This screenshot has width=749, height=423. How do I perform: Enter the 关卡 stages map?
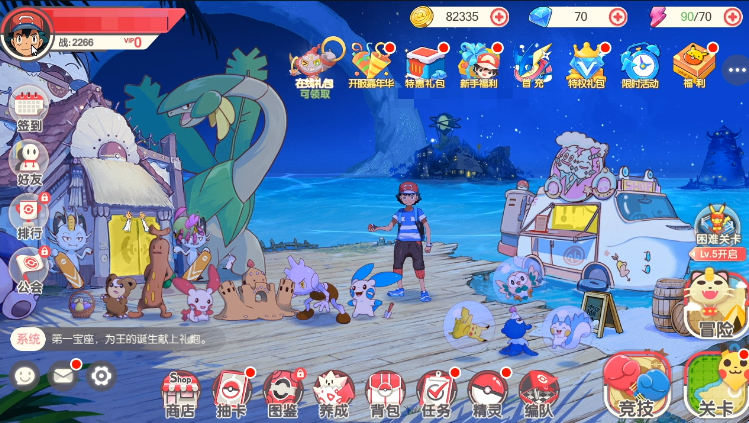(x=716, y=387)
